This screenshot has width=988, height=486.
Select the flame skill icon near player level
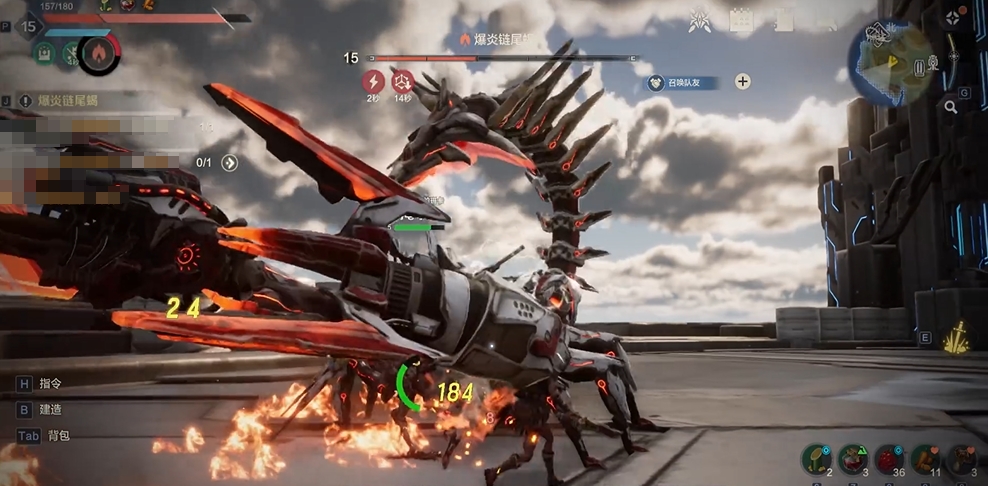(98, 53)
